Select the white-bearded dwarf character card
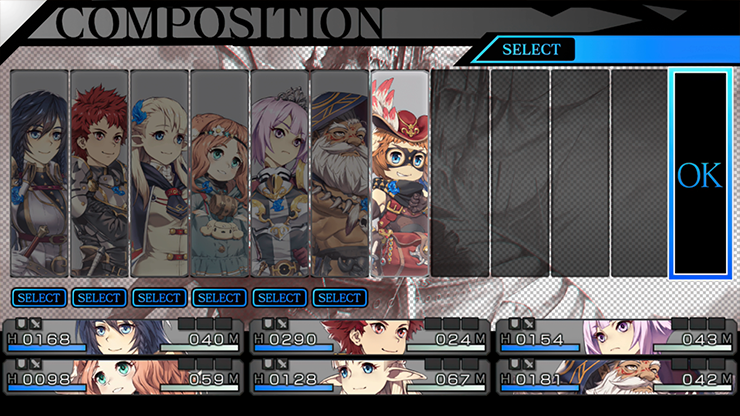Viewport: 740px width, 416px height. 339,172
